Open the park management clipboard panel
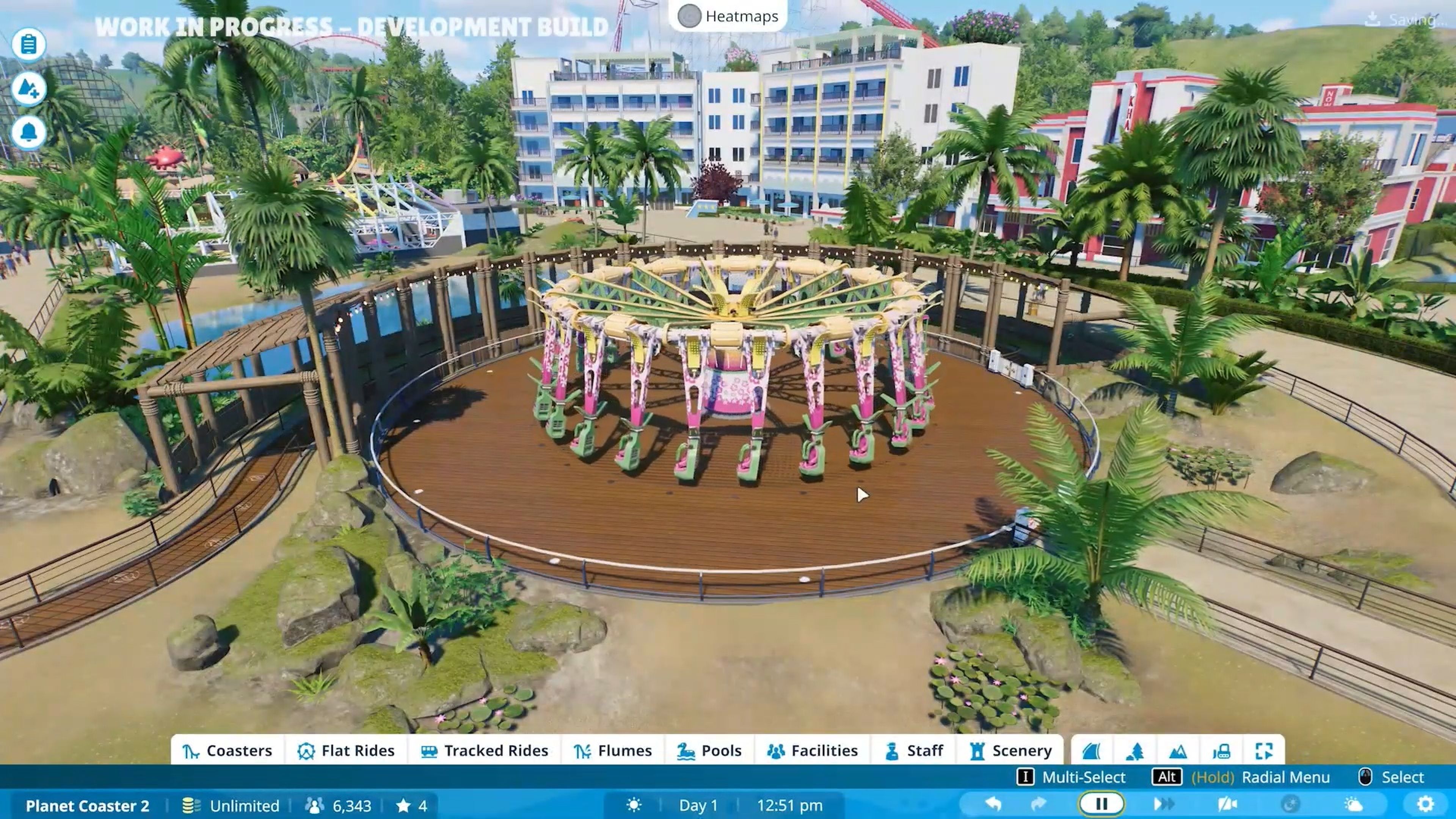 (x=30, y=43)
